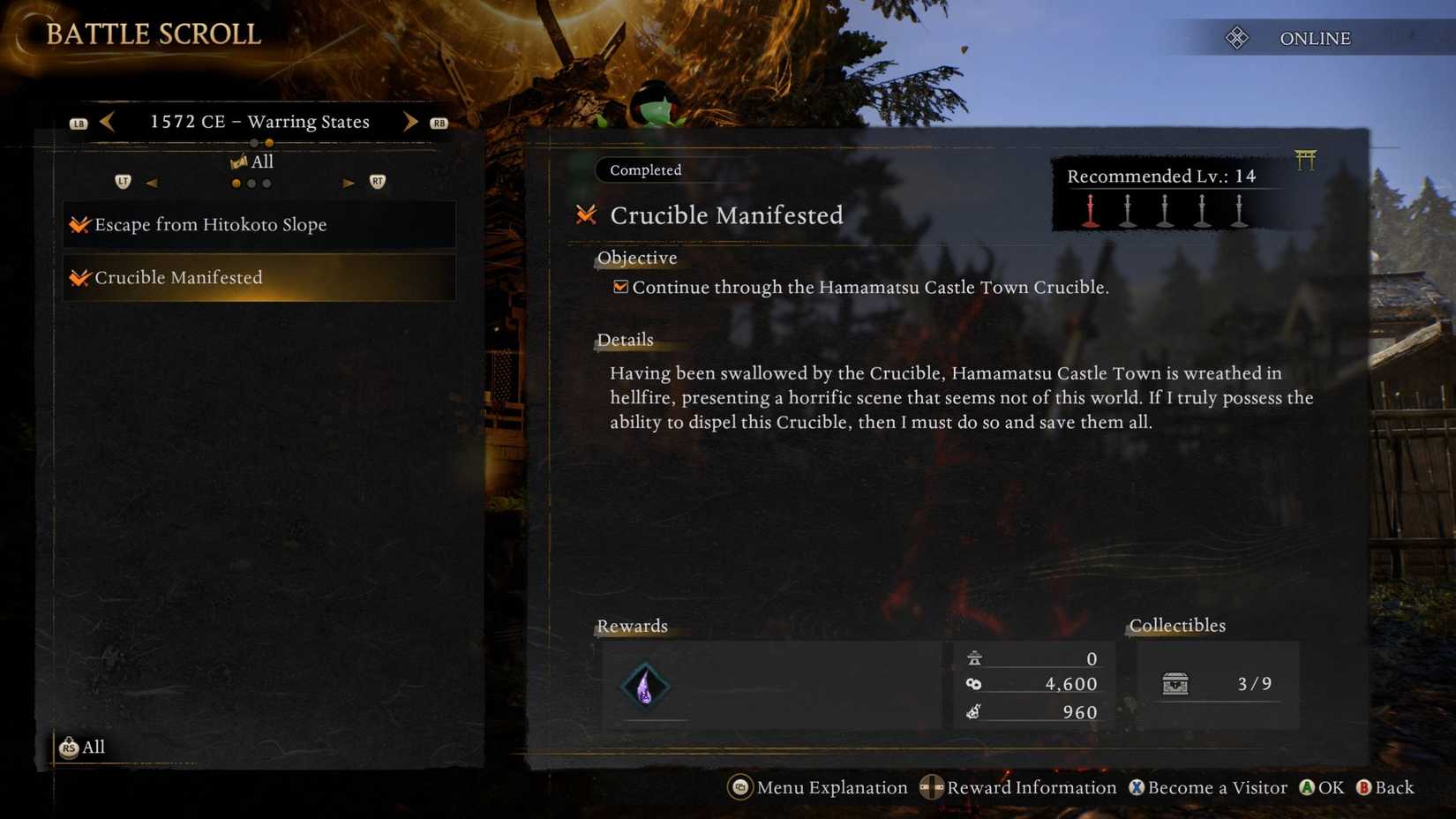1456x819 pixels.
Task: Check the objective checkbox for Hamamatsu Castle Town
Action: click(x=621, y=286)
